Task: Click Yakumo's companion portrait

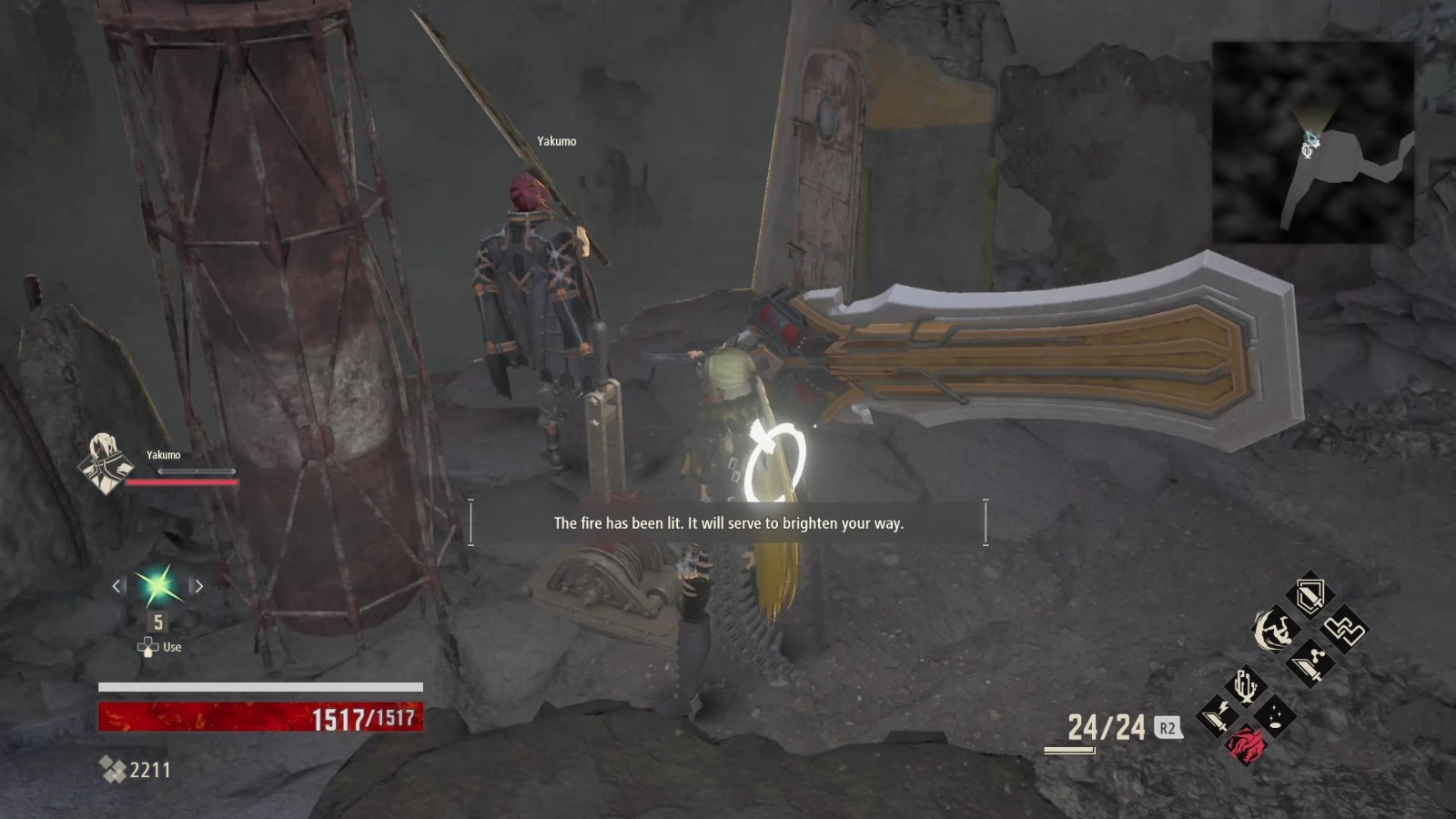Action: pyautogui.click(x=106, y=464)
